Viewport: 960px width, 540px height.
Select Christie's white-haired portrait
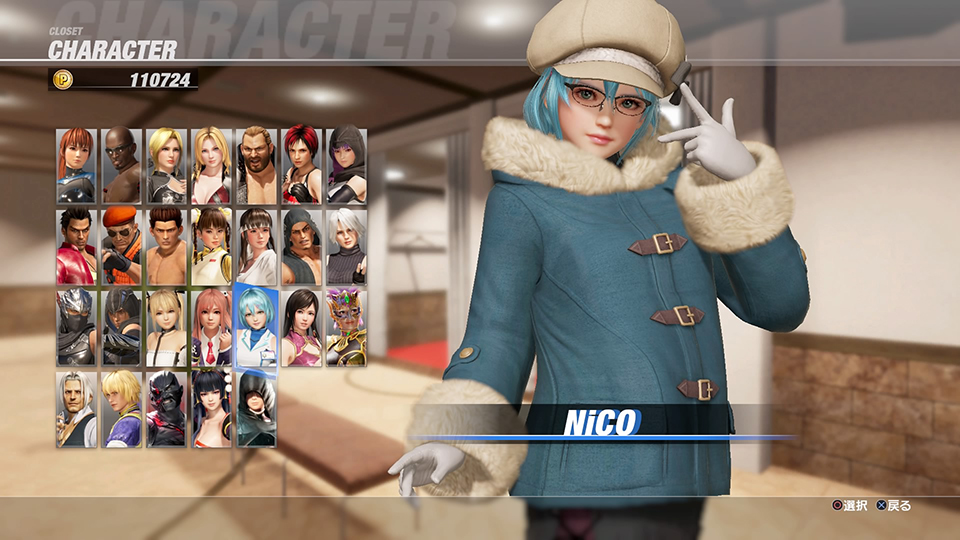click(x=346, y=246)
